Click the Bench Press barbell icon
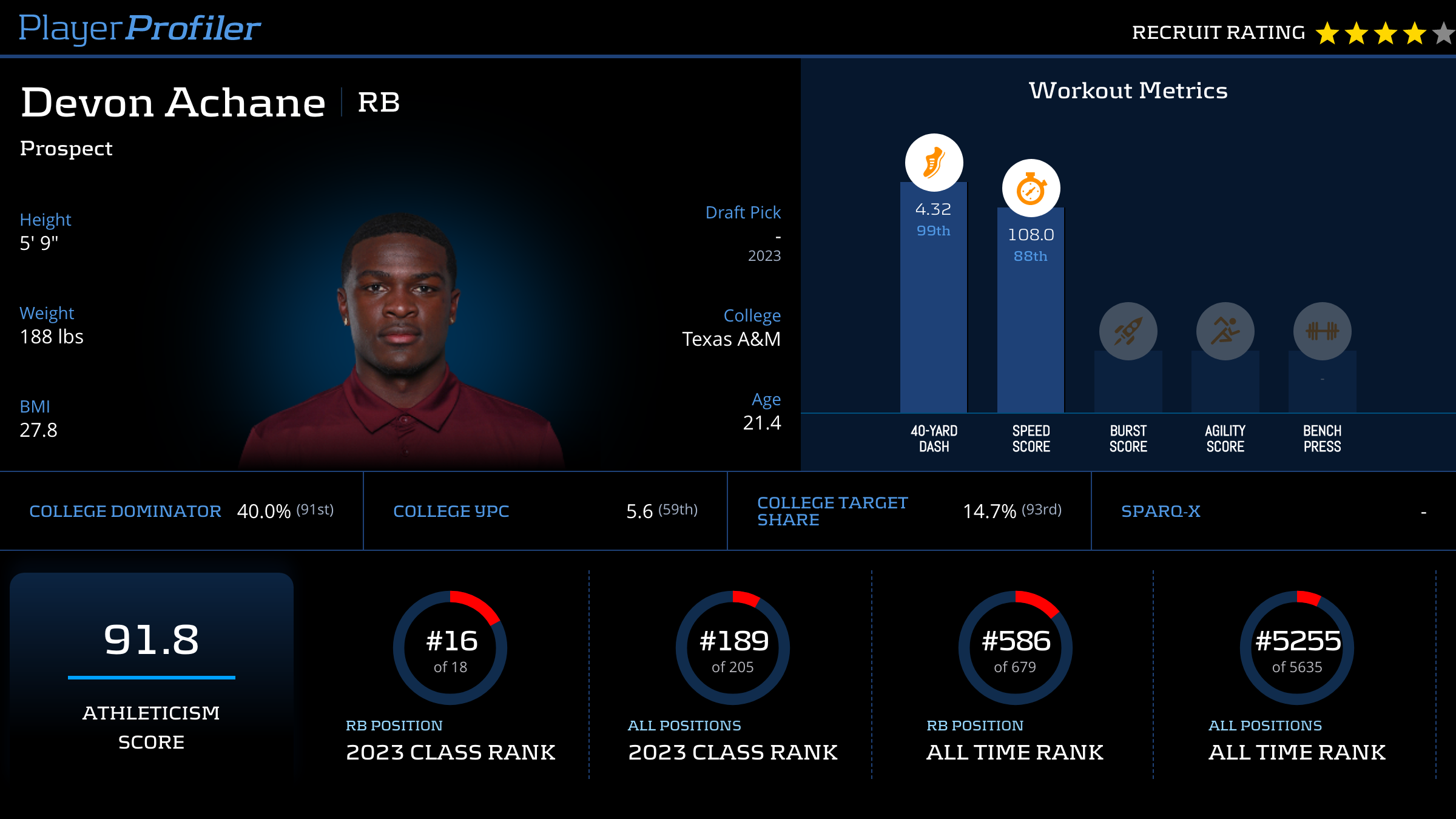Image resolution: width=1456 pixels, height=819 pixels. (x=1322, y=331)
